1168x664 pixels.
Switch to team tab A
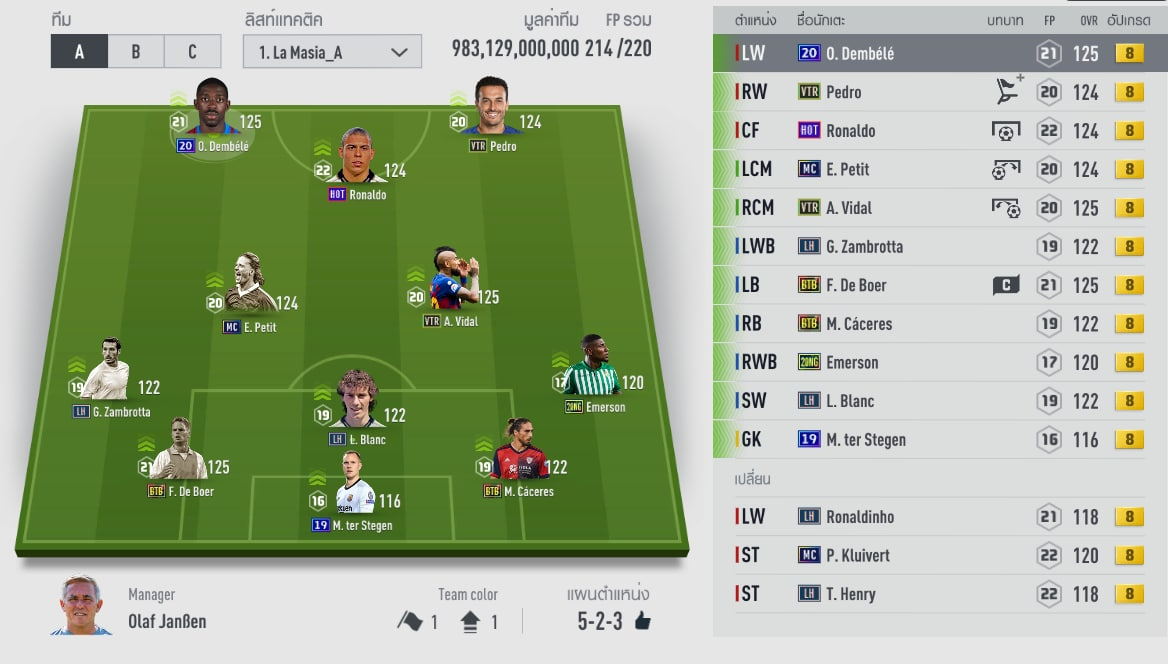(x=79, y=52)
